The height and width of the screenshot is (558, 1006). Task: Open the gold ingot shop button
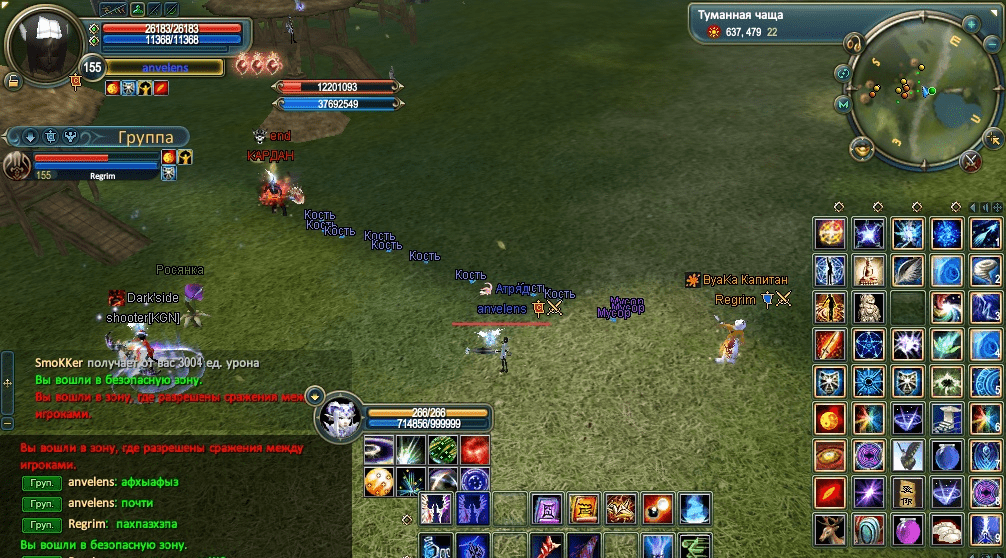(x=862, y=149)
